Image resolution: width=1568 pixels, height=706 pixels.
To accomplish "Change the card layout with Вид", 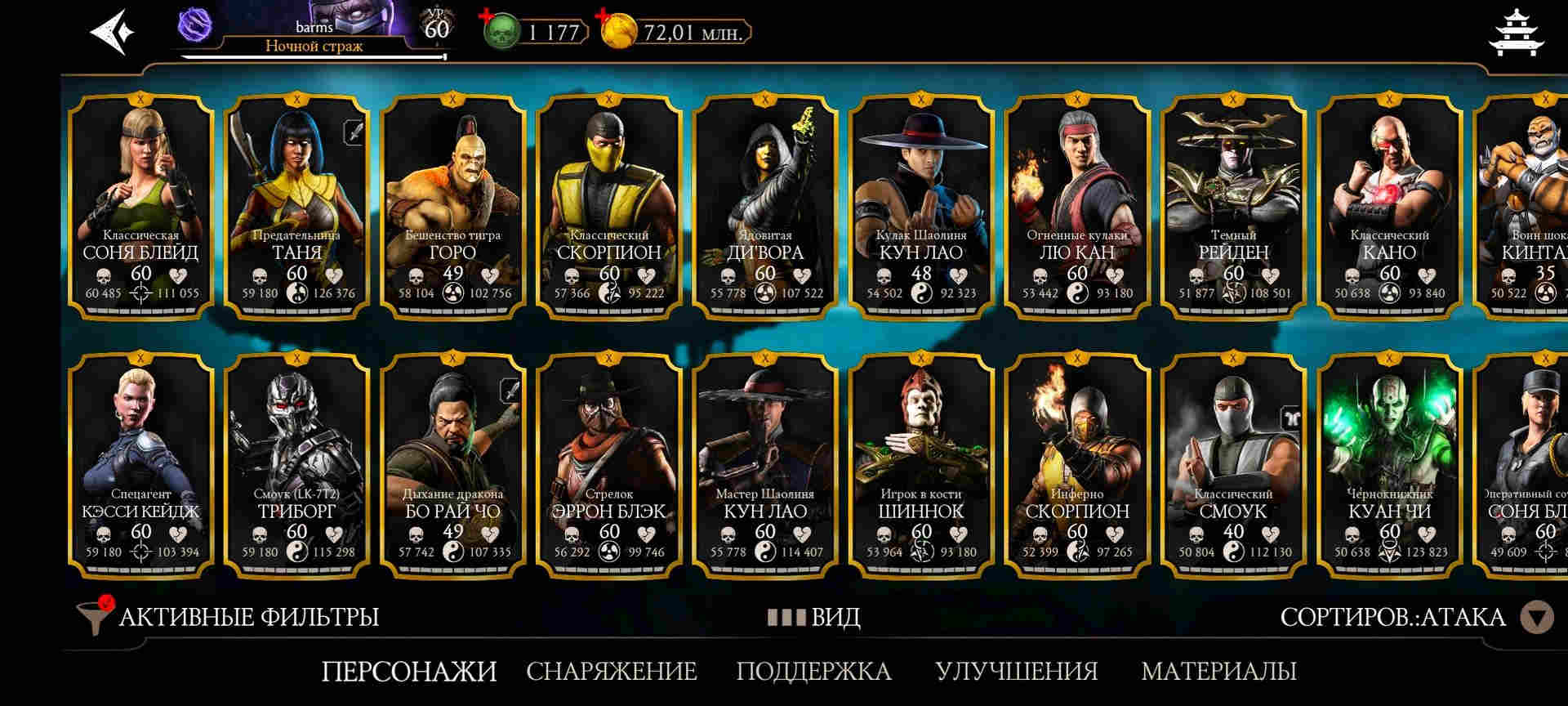I will pos(813,617).
